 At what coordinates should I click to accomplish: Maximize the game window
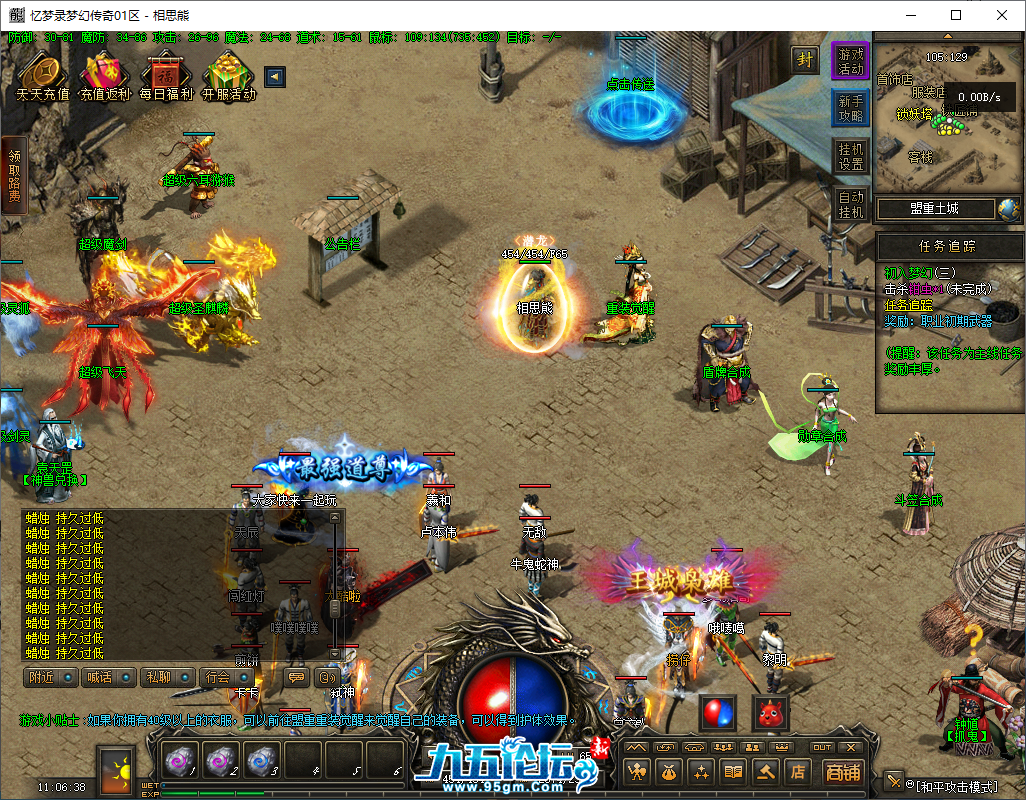[x=956, y=15]
